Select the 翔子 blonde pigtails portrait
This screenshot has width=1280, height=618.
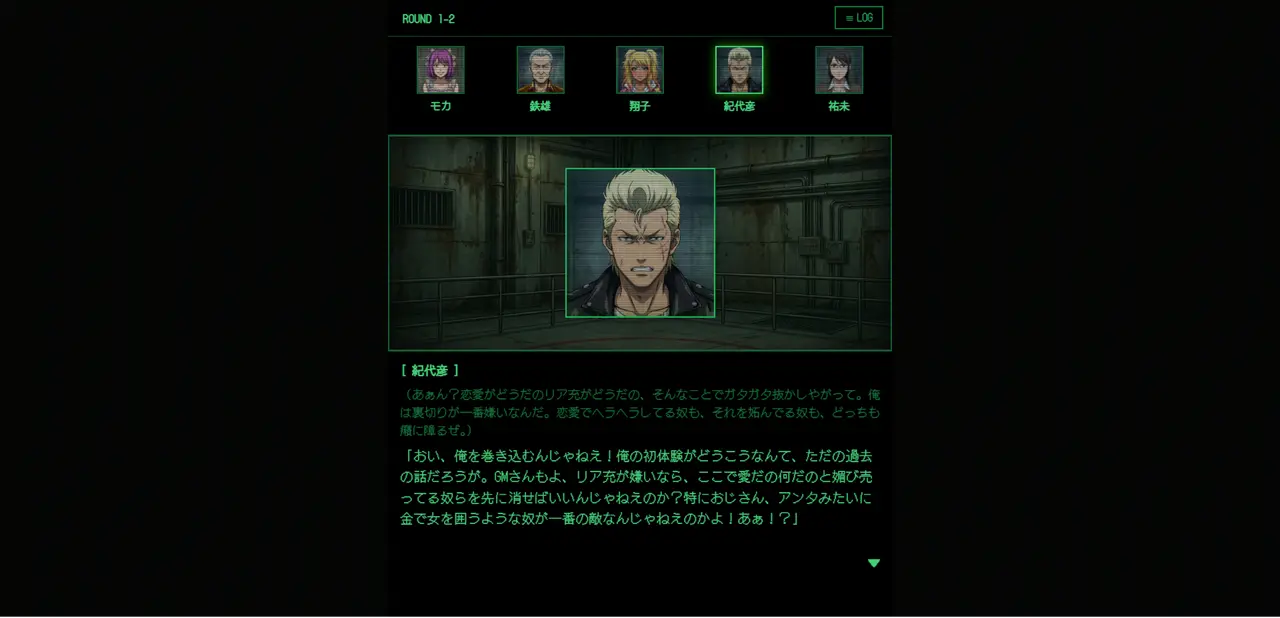pos(640,70)
